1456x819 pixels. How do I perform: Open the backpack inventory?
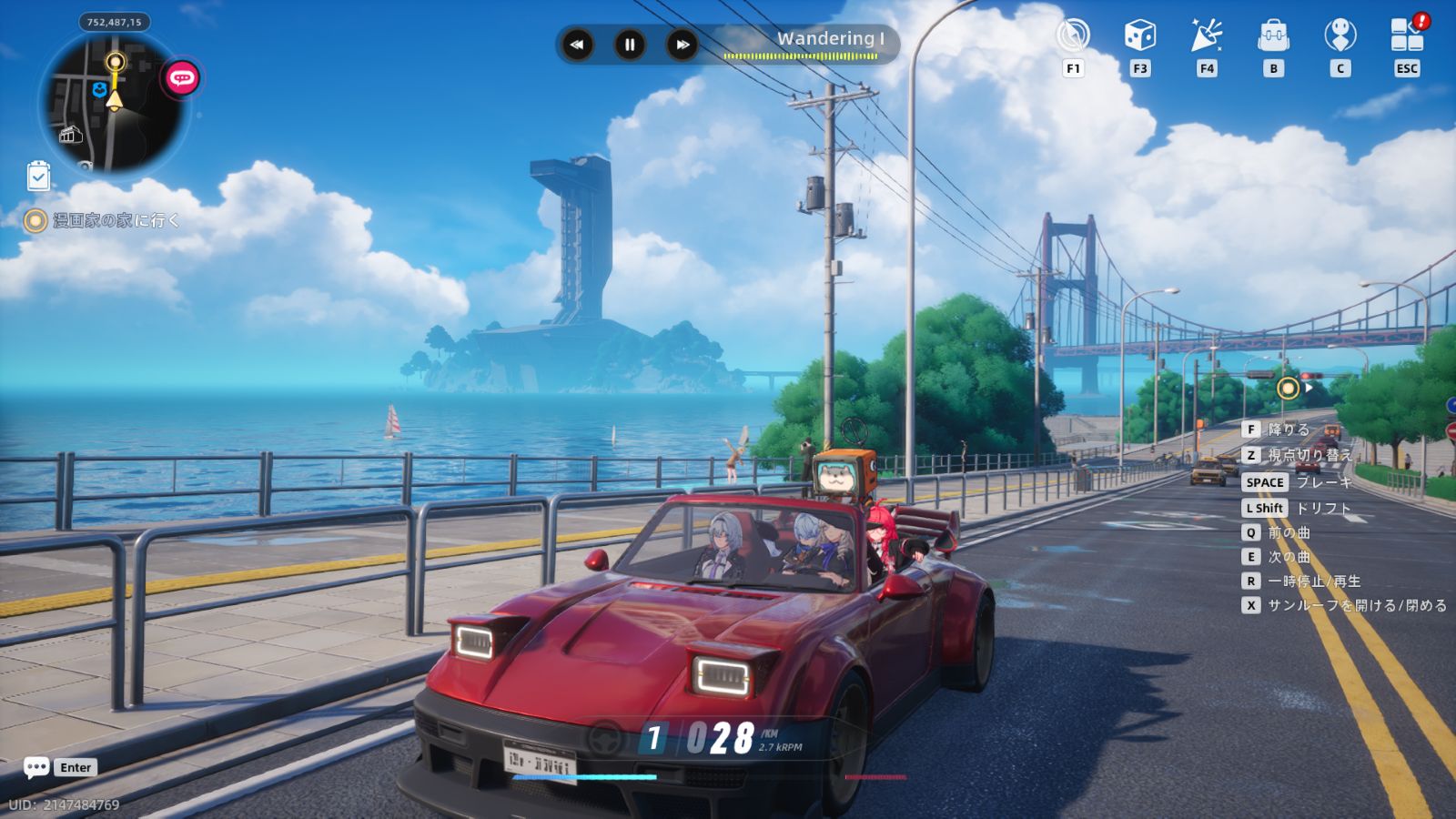pyautogui.click(x=1273, y=36)
